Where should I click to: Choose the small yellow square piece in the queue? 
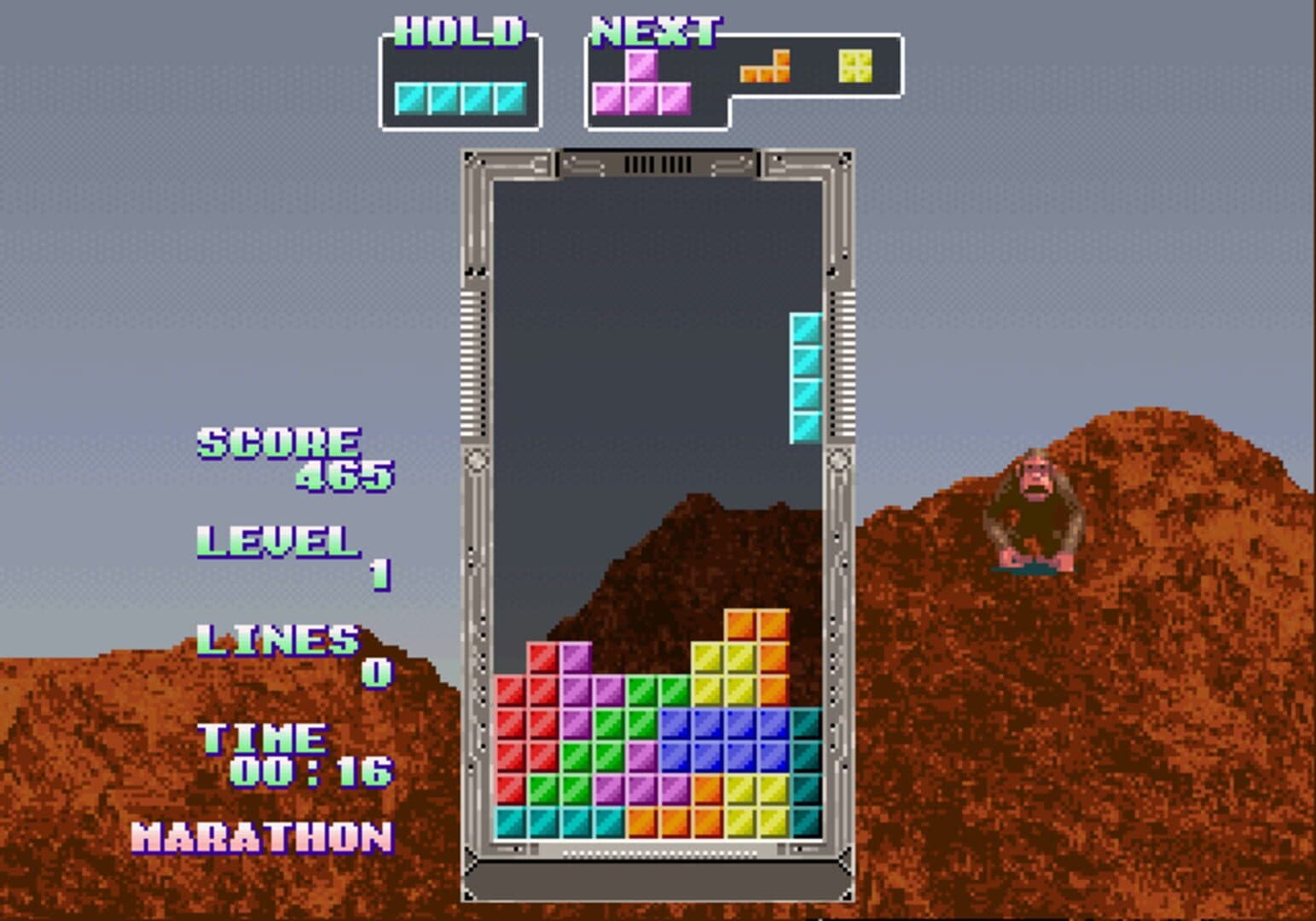(x=855, y=66)
